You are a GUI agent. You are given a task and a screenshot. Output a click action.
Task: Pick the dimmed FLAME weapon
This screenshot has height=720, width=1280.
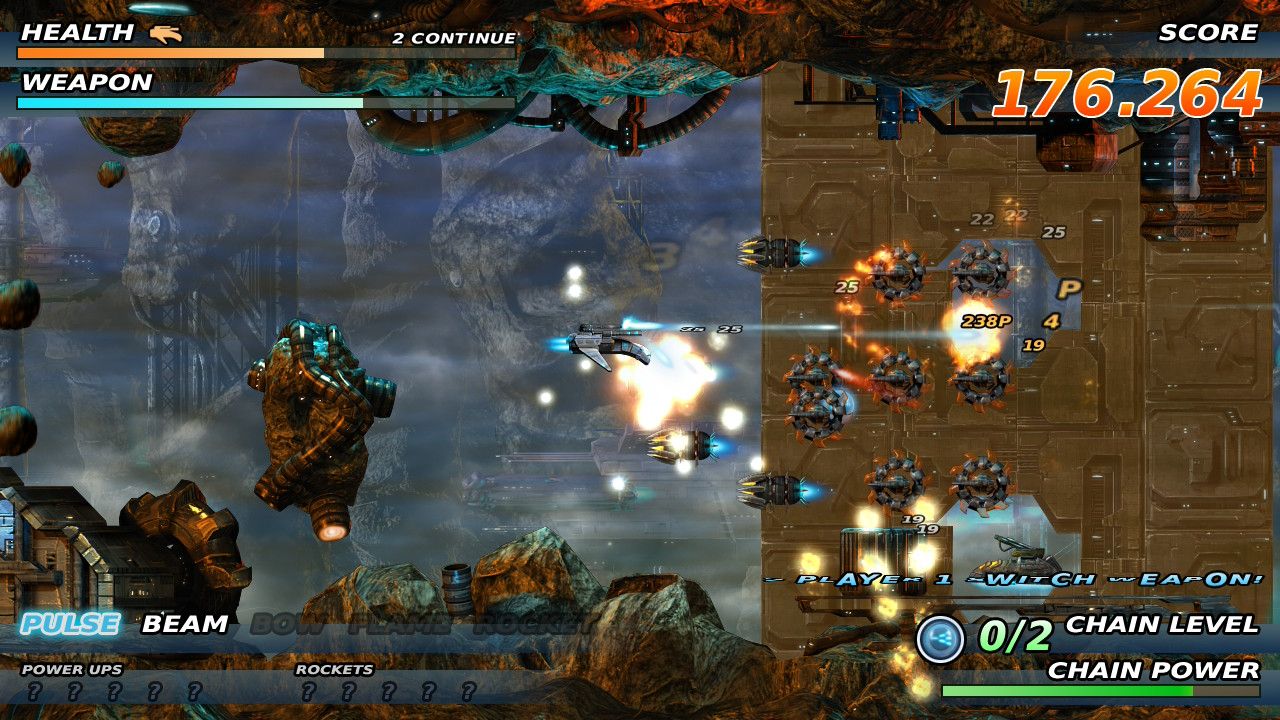398,625
